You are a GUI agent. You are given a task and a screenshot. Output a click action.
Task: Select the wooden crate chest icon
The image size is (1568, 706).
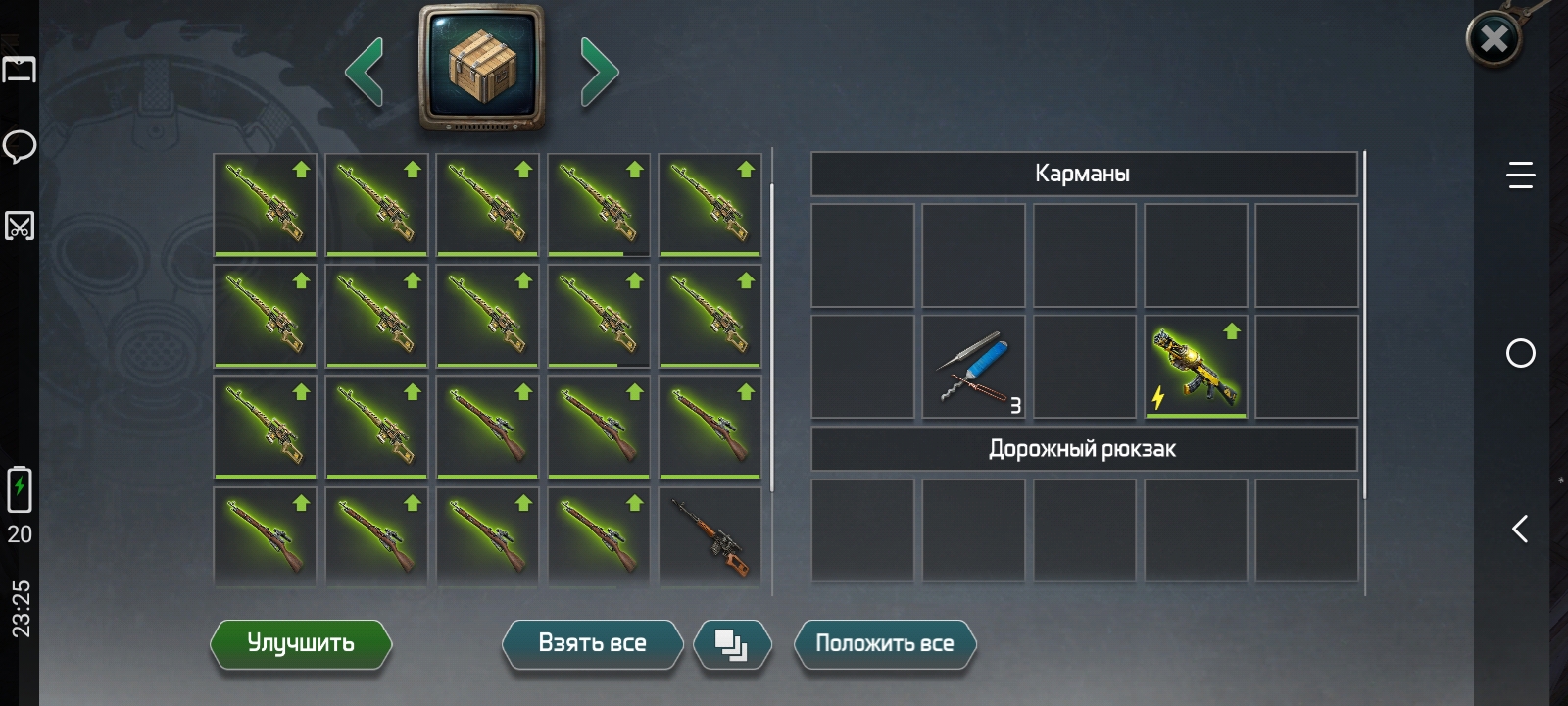click(x=481, y=67)
